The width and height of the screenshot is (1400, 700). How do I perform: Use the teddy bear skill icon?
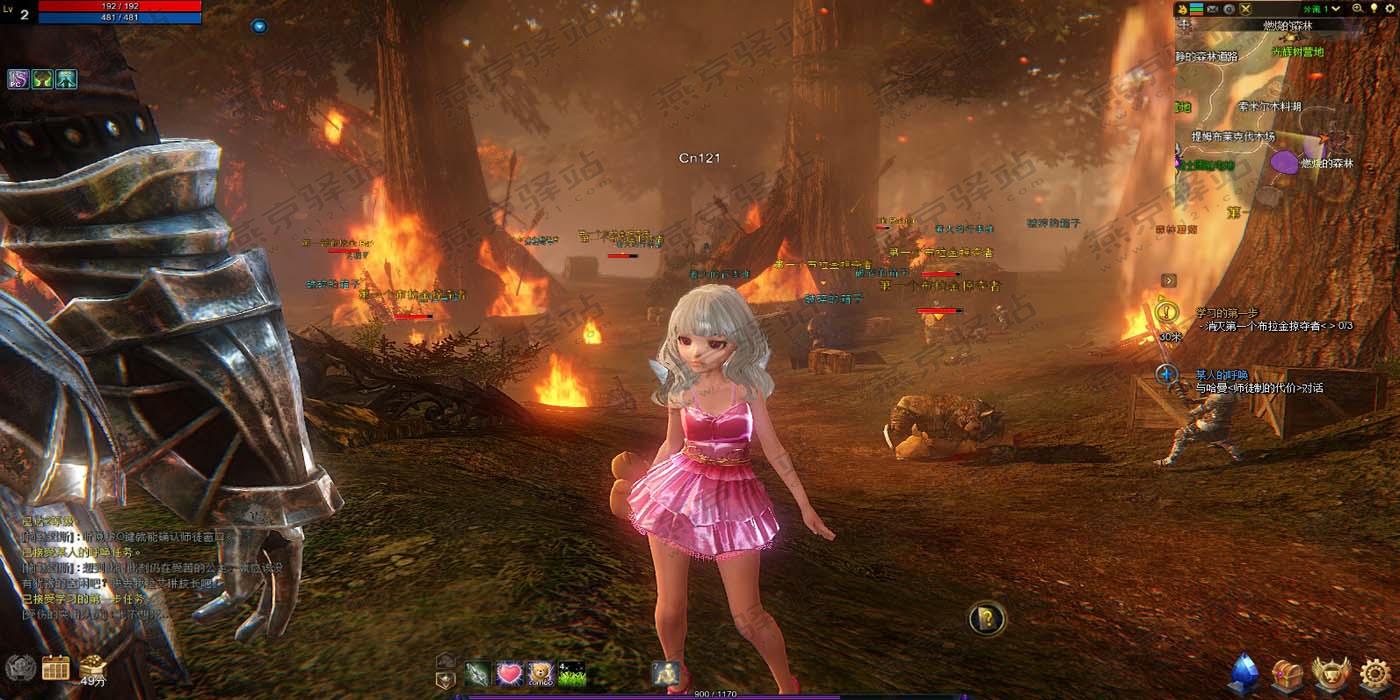[541, 673]
